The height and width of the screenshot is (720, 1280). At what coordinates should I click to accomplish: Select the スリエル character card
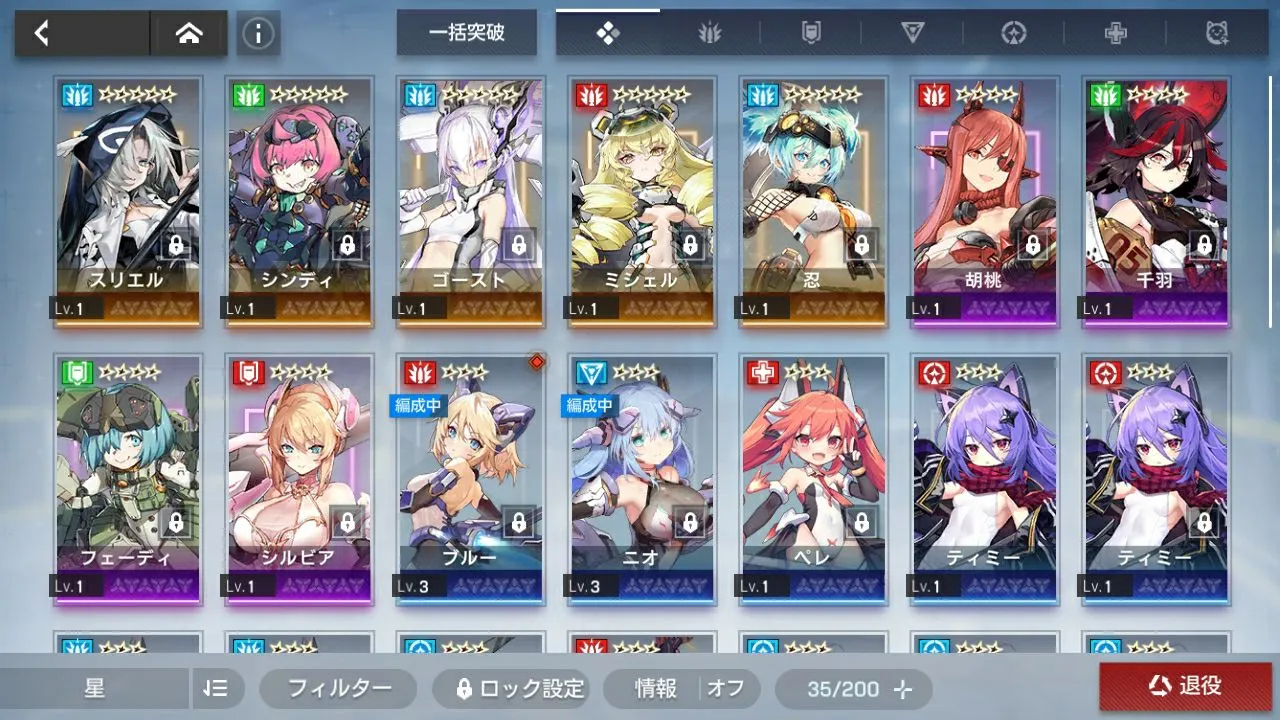tap(128, 200)
